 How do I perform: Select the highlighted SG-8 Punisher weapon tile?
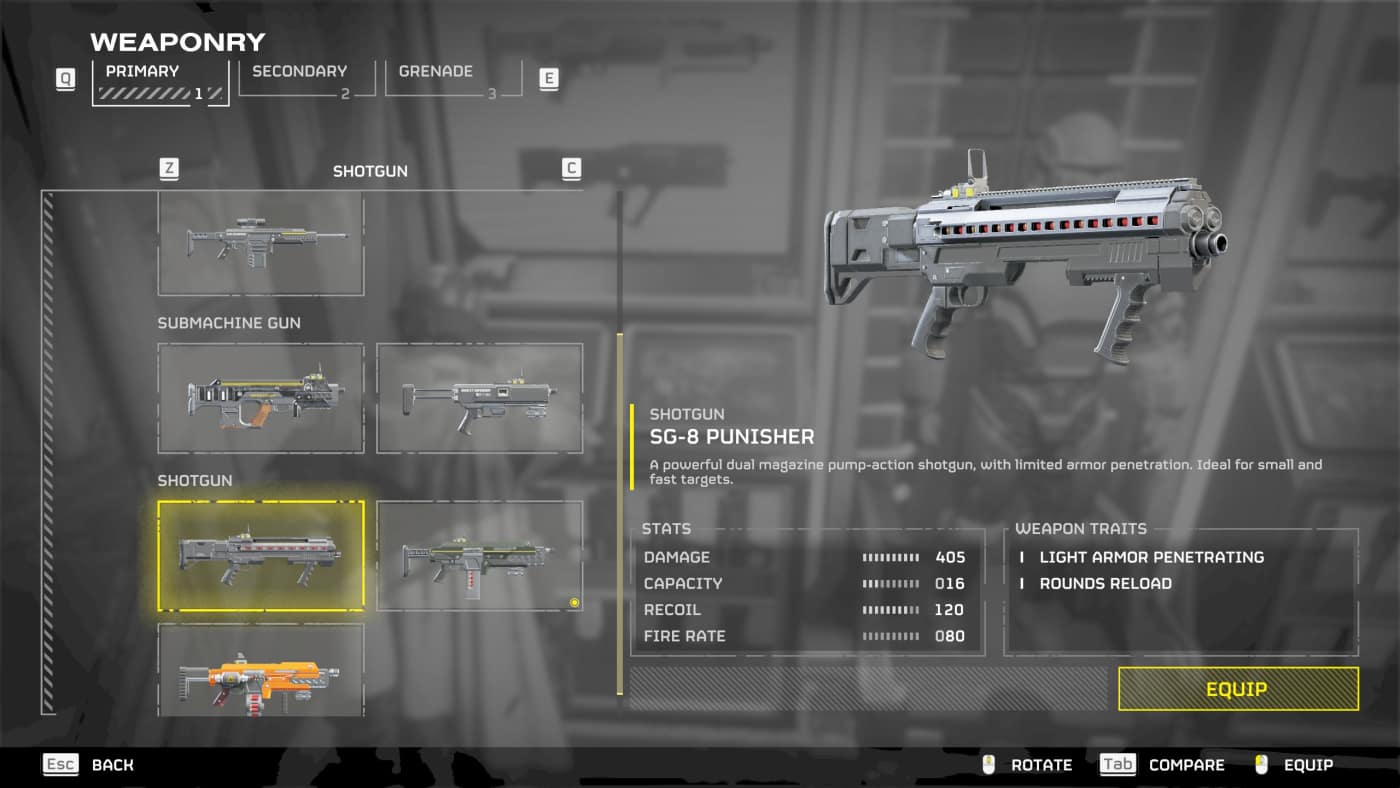click(x=261, y=556)
